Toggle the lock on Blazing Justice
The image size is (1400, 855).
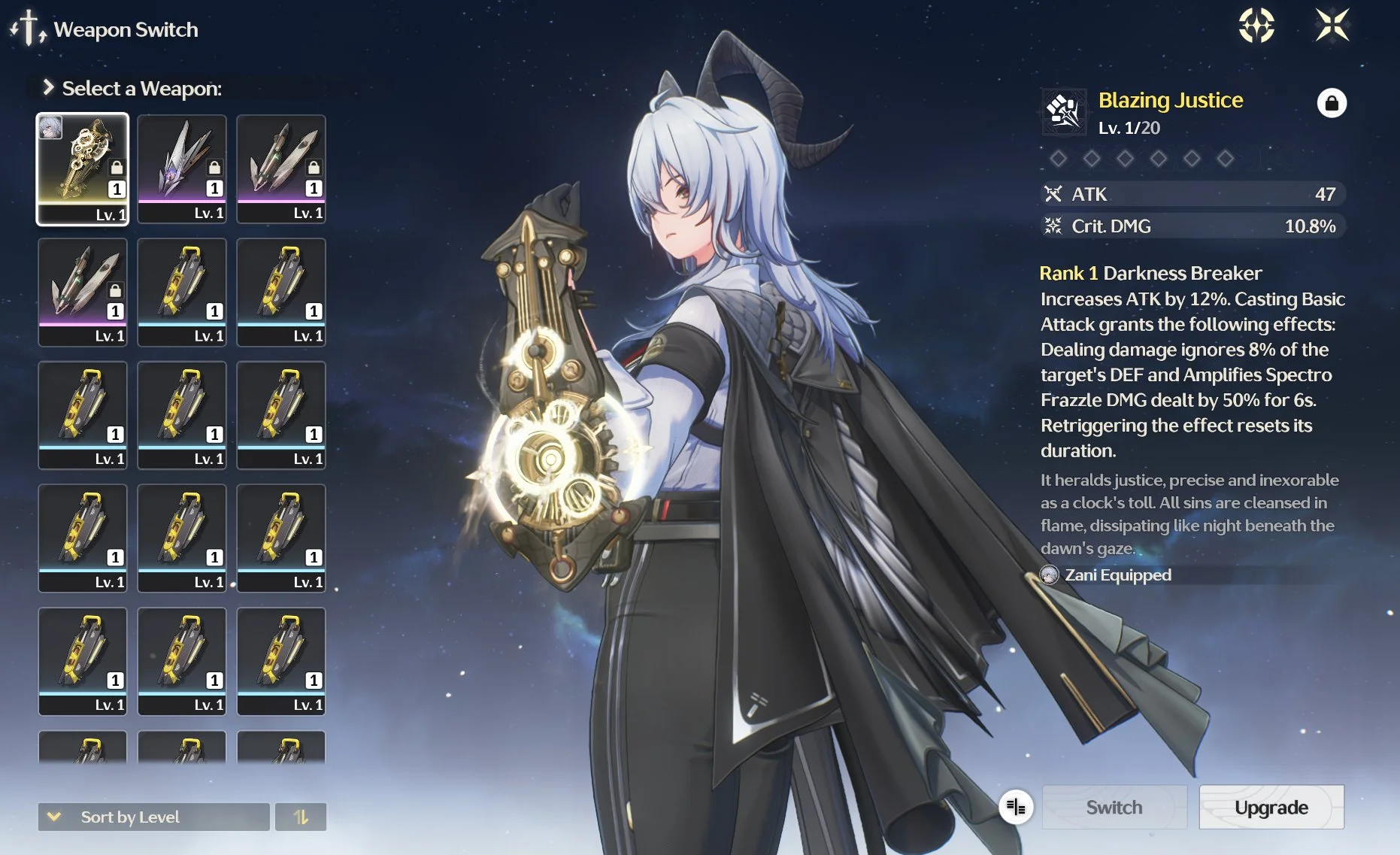[1331, 103]
